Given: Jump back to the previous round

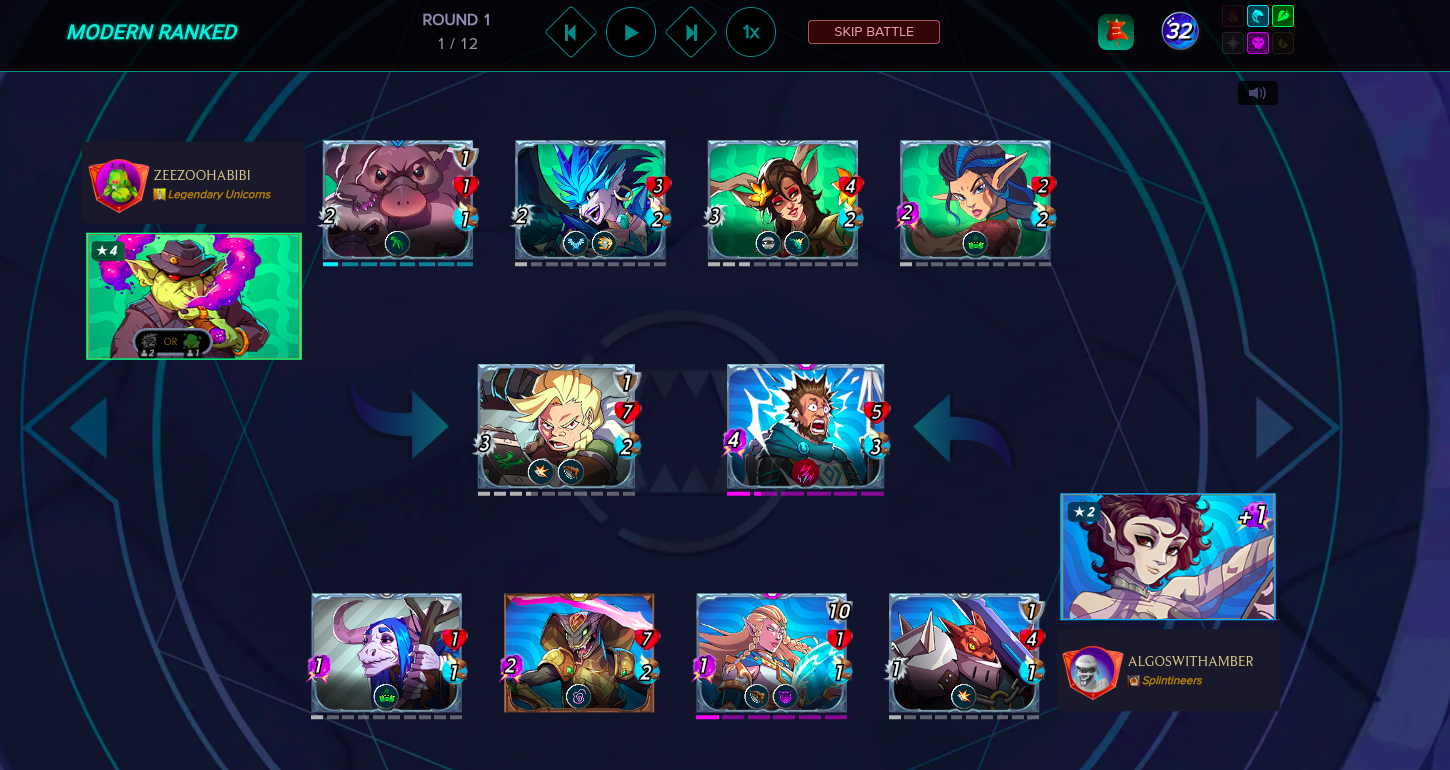Looking at the screenshot, I should click(x=571, y=32).
